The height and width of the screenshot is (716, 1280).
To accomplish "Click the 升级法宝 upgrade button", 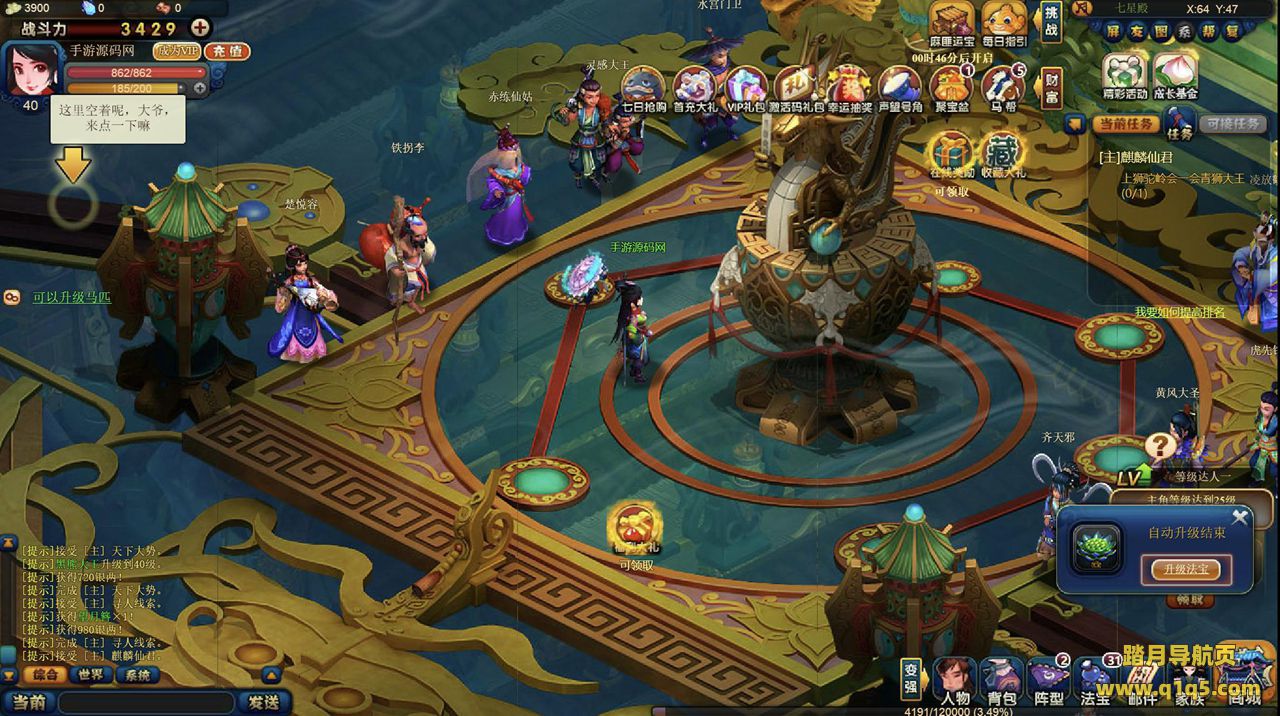I will (1186, 569).
